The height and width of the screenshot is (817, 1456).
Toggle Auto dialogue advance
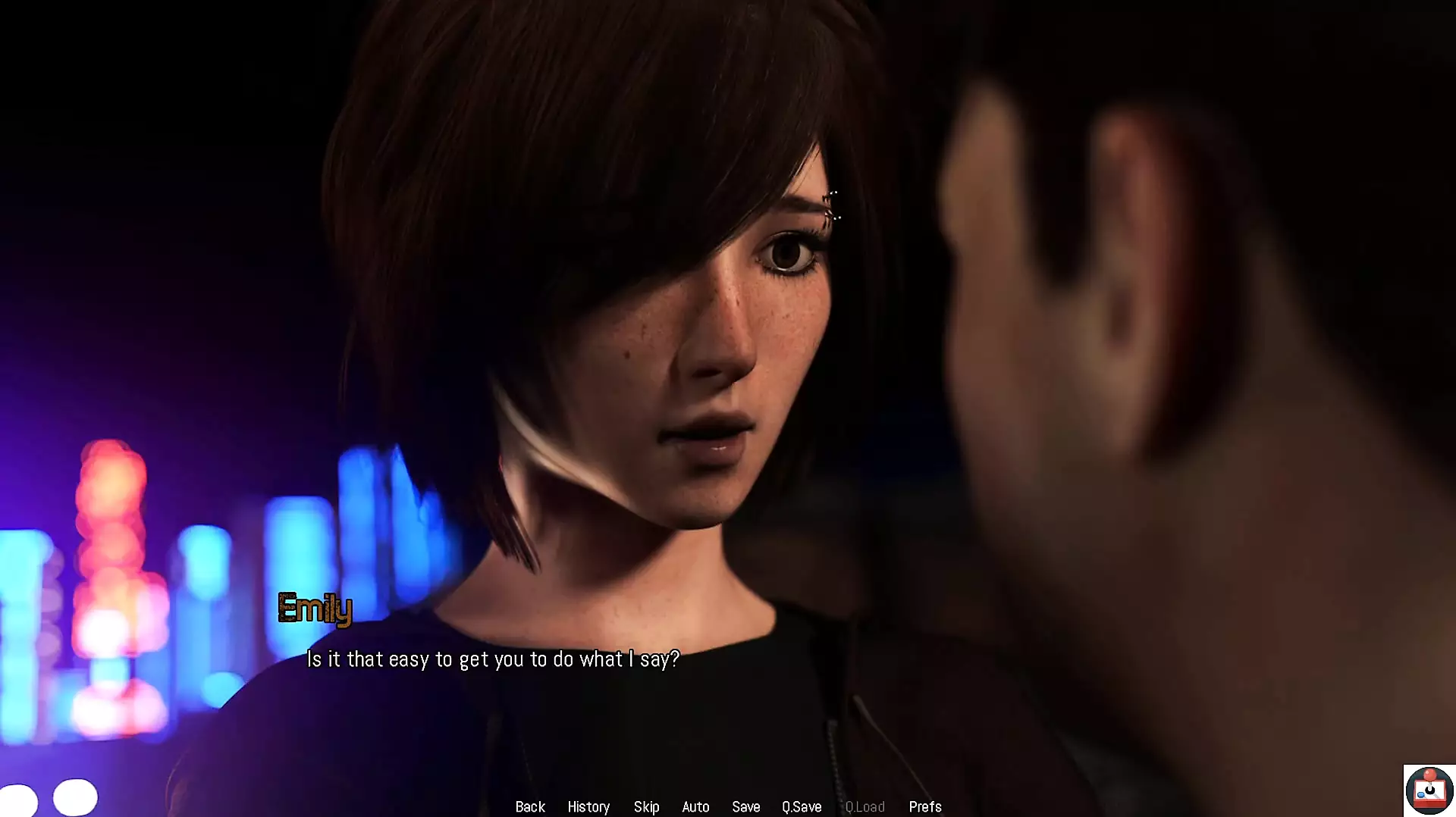pos(695,806)
